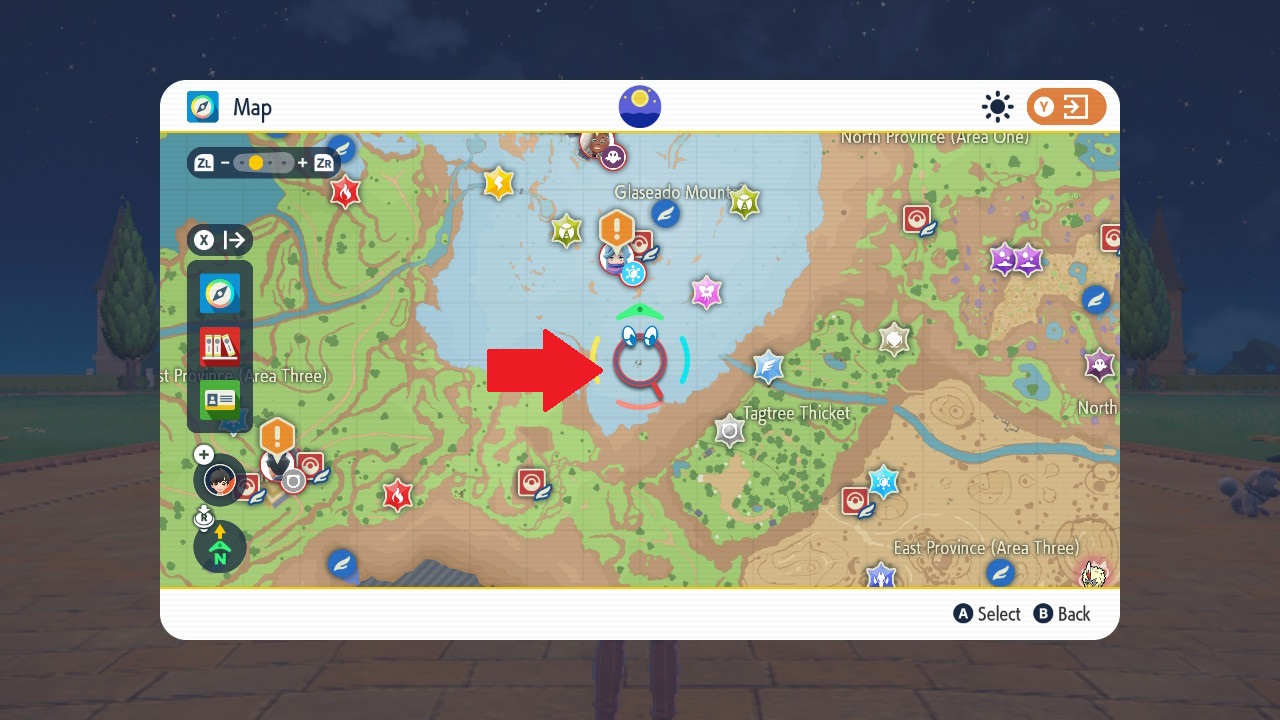Select the white Normal Tera Raid crystal

click(x=893, y=340)
